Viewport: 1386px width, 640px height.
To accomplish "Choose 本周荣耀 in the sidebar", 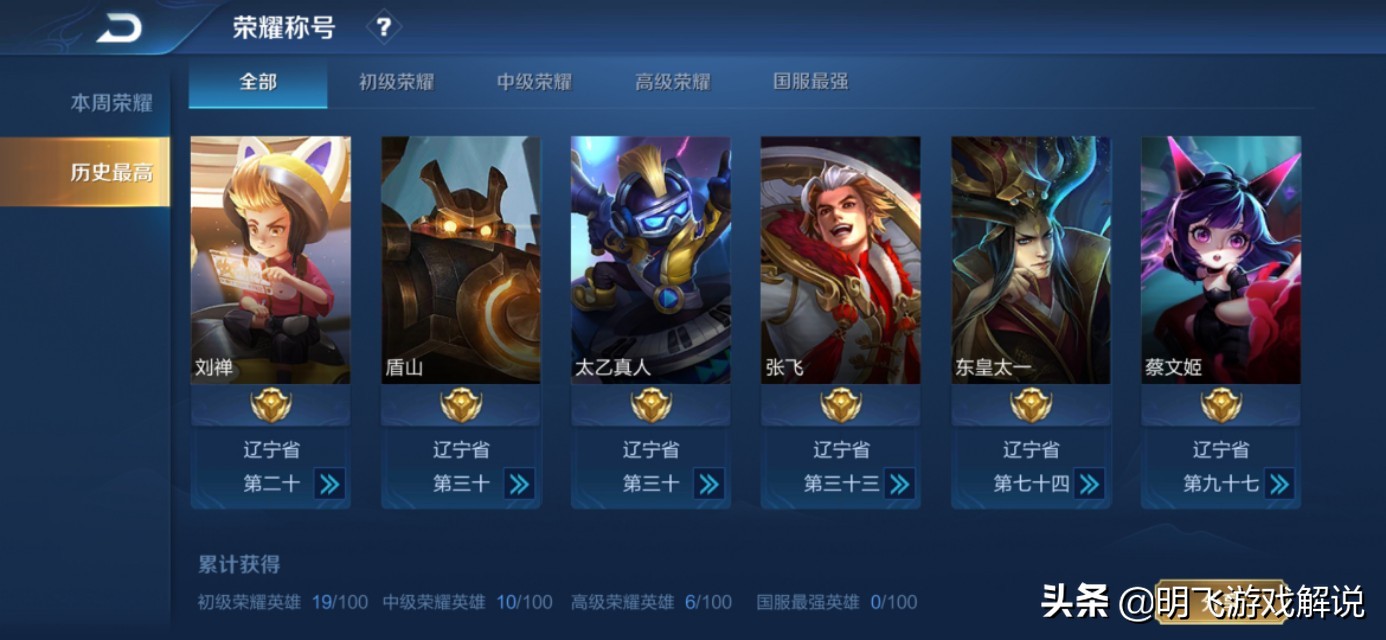I will point(111,103).
